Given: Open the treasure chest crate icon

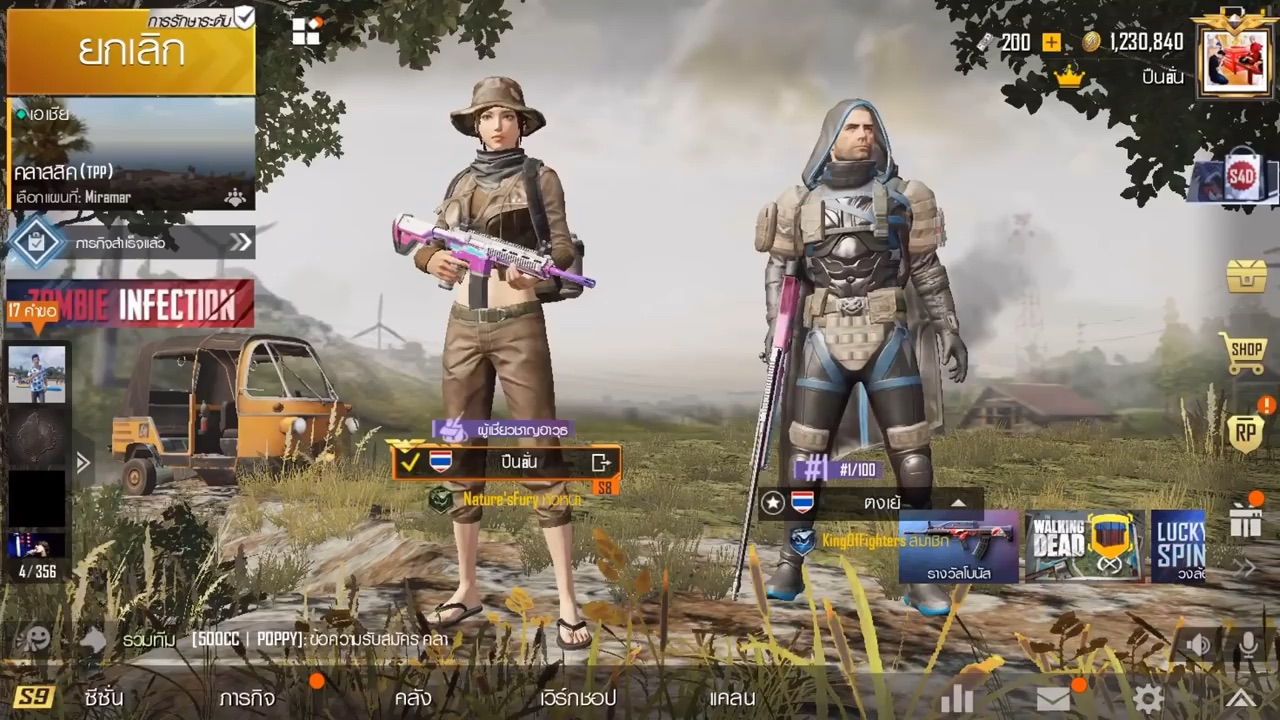Looking at the screenshot, I should (x=1246, y=276).
